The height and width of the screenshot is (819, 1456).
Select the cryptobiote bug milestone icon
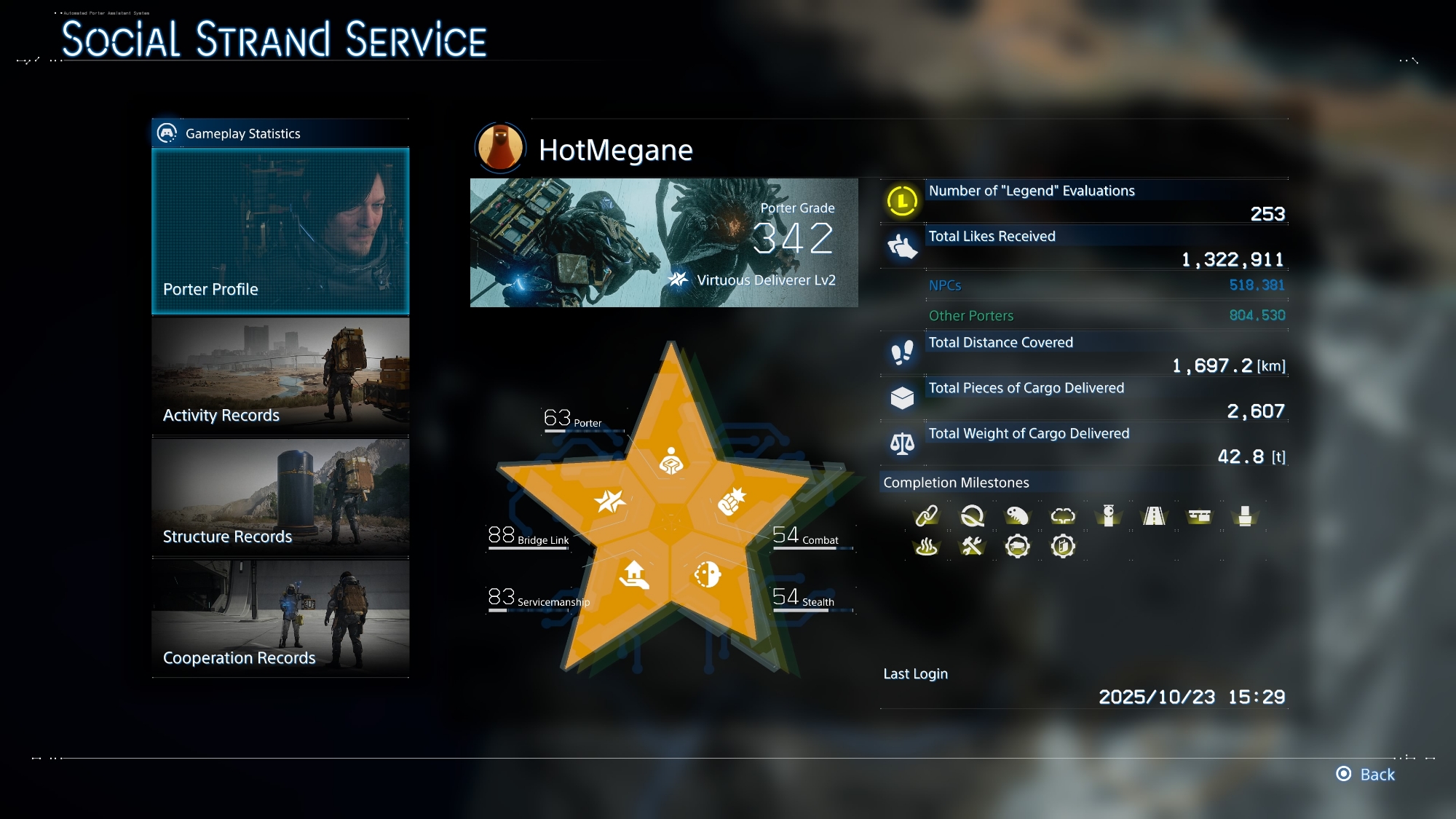coord(1017,516)
